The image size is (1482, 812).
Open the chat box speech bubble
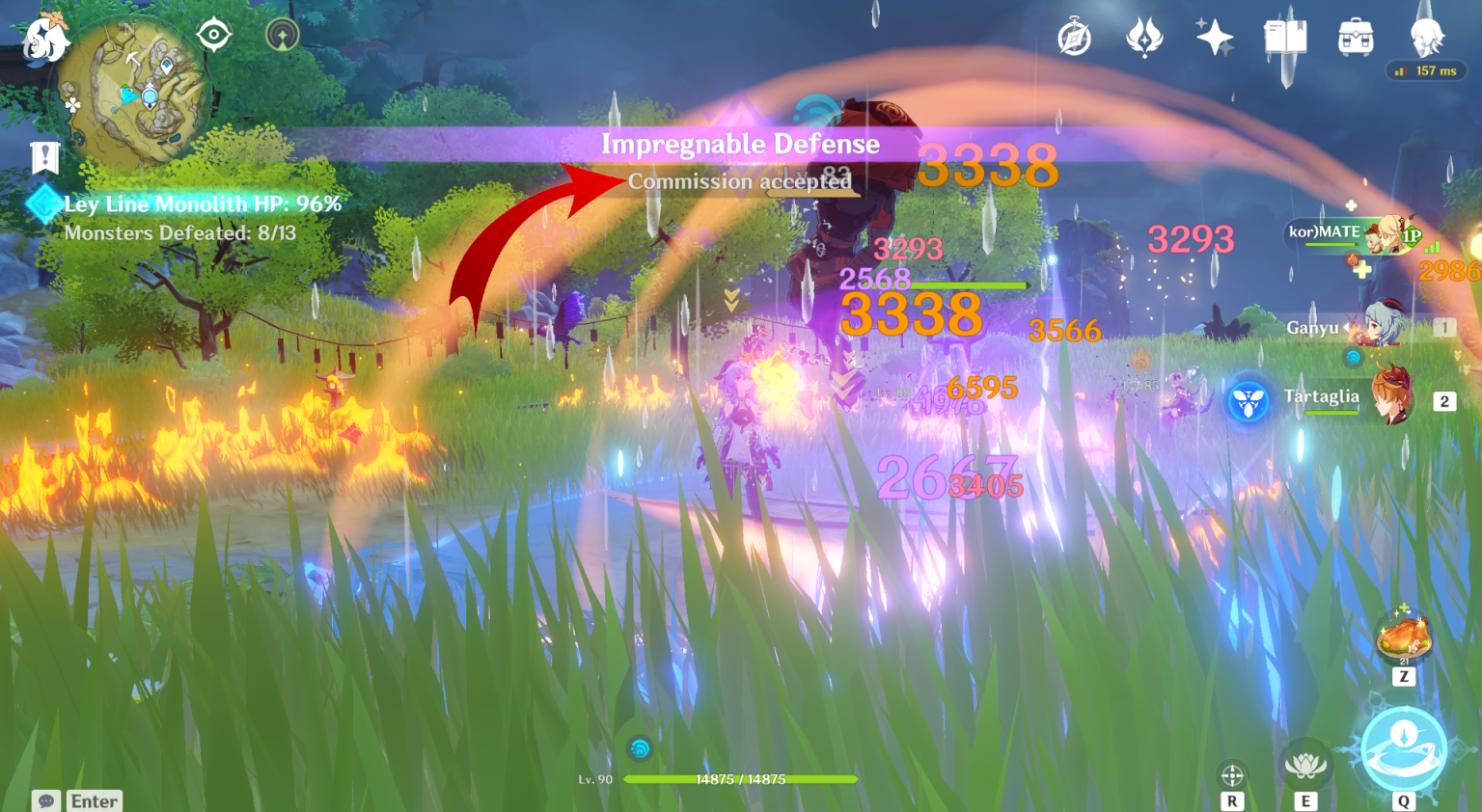click(45, 801)
